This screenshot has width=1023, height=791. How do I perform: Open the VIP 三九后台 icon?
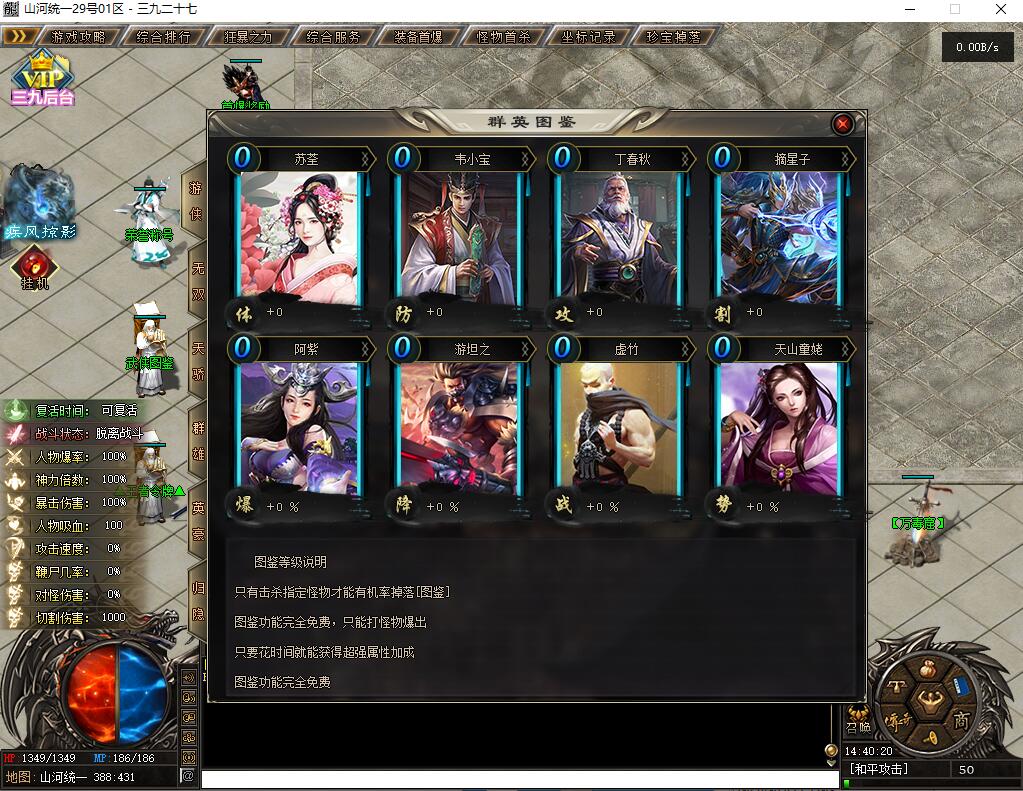[42, 78]
